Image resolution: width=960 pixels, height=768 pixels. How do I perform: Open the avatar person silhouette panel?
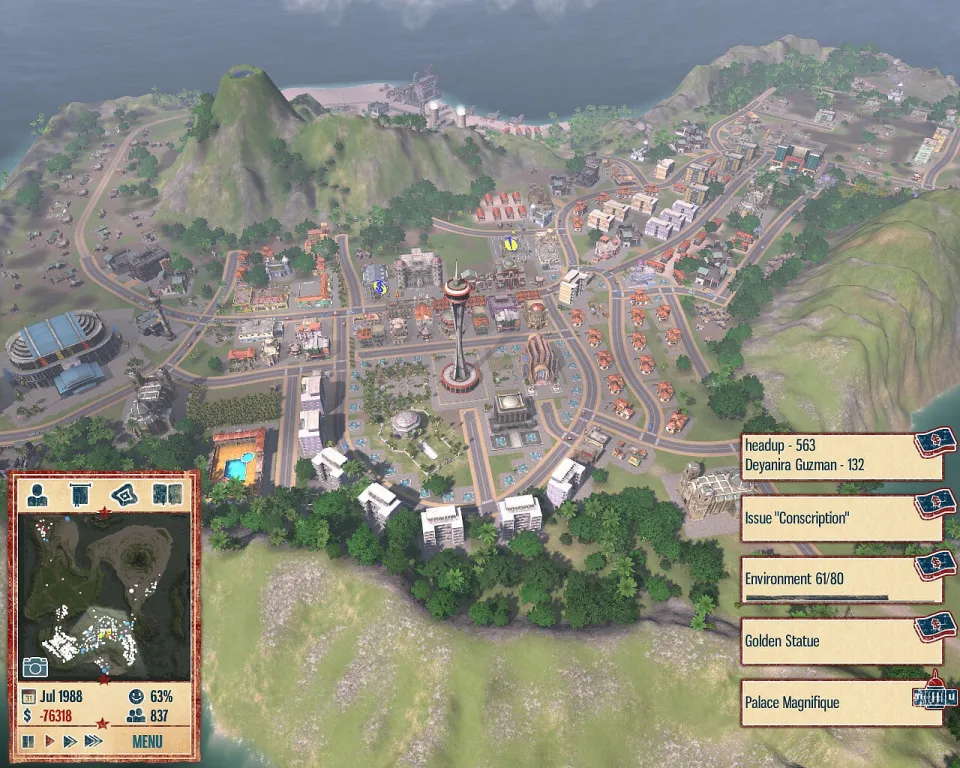click(x=37, y=493)
